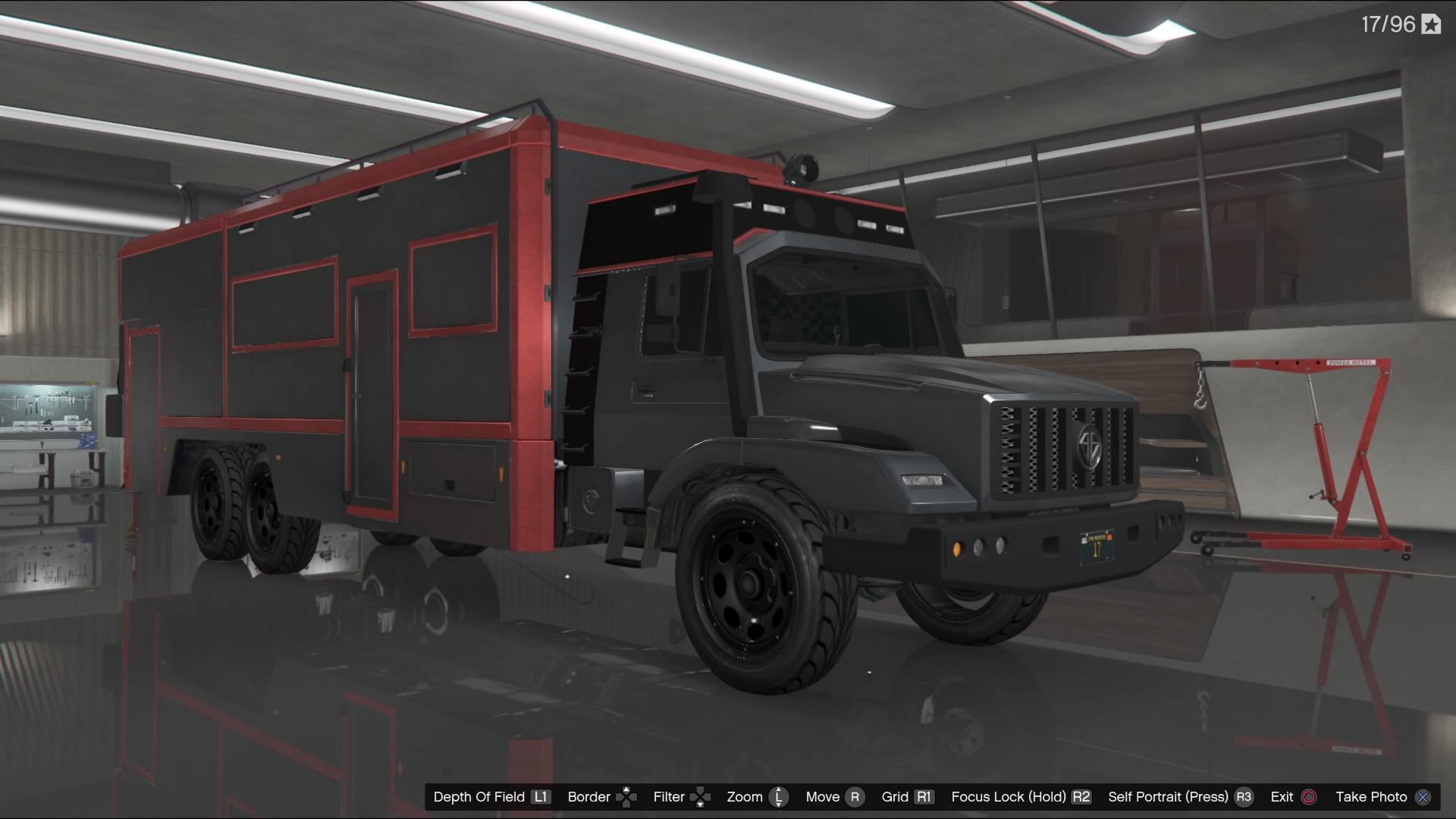Adjust the camera Zoom control
Viewport: 1456px width, 819px height.
(x=745, y=797)
